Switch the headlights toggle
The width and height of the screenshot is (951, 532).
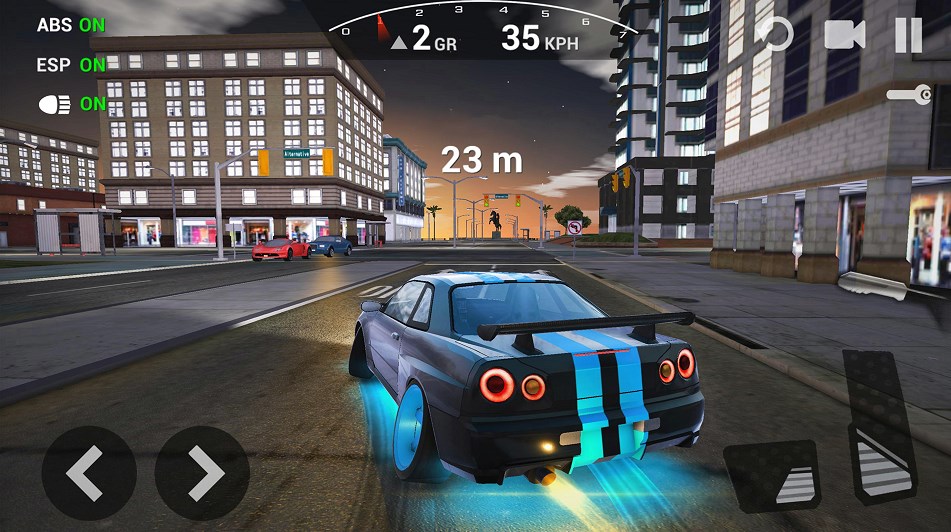(x=71, y=103)
